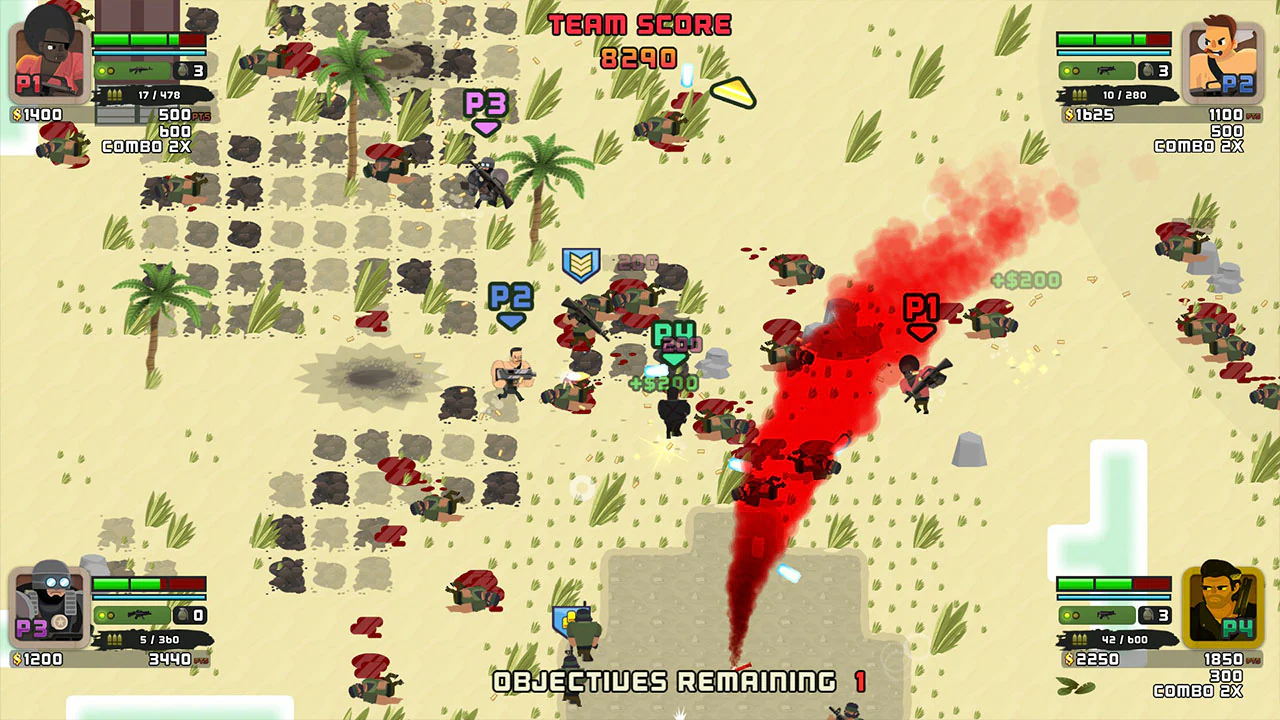The height and width of the screenshot is (720, 1280).
Task: Click the COMBO 2X label under P2's score
Action: tap(1197, 146)
